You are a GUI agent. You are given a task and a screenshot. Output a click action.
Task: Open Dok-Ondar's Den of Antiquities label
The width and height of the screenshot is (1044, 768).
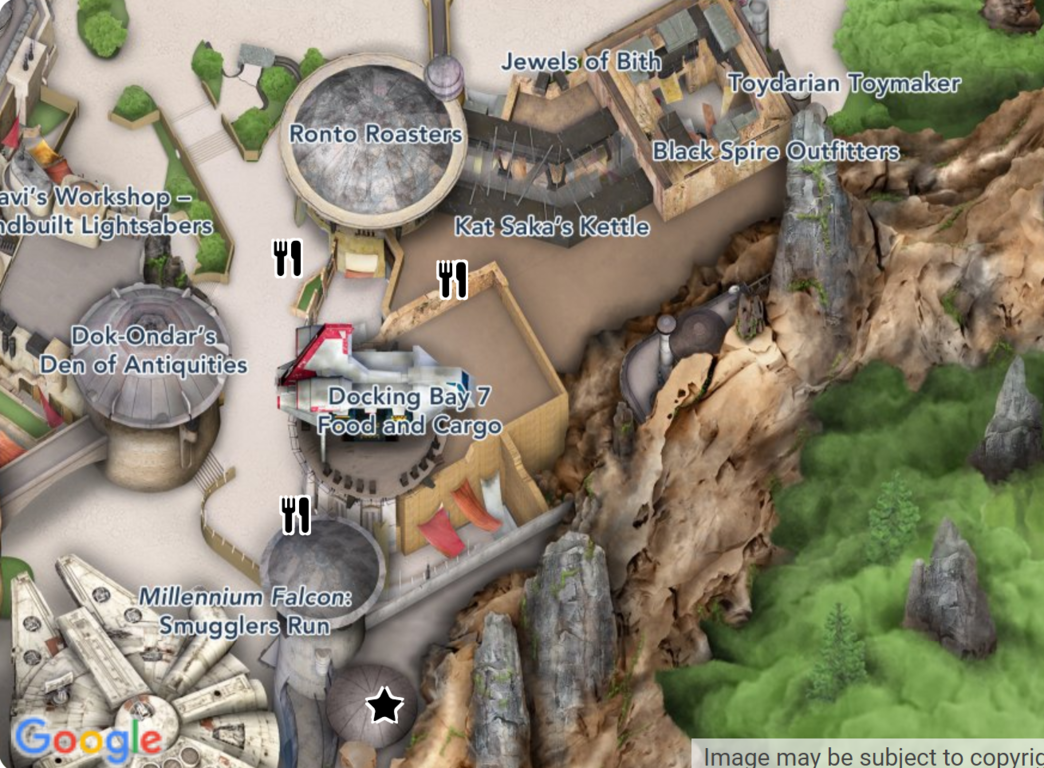click(x=144, y=350)
